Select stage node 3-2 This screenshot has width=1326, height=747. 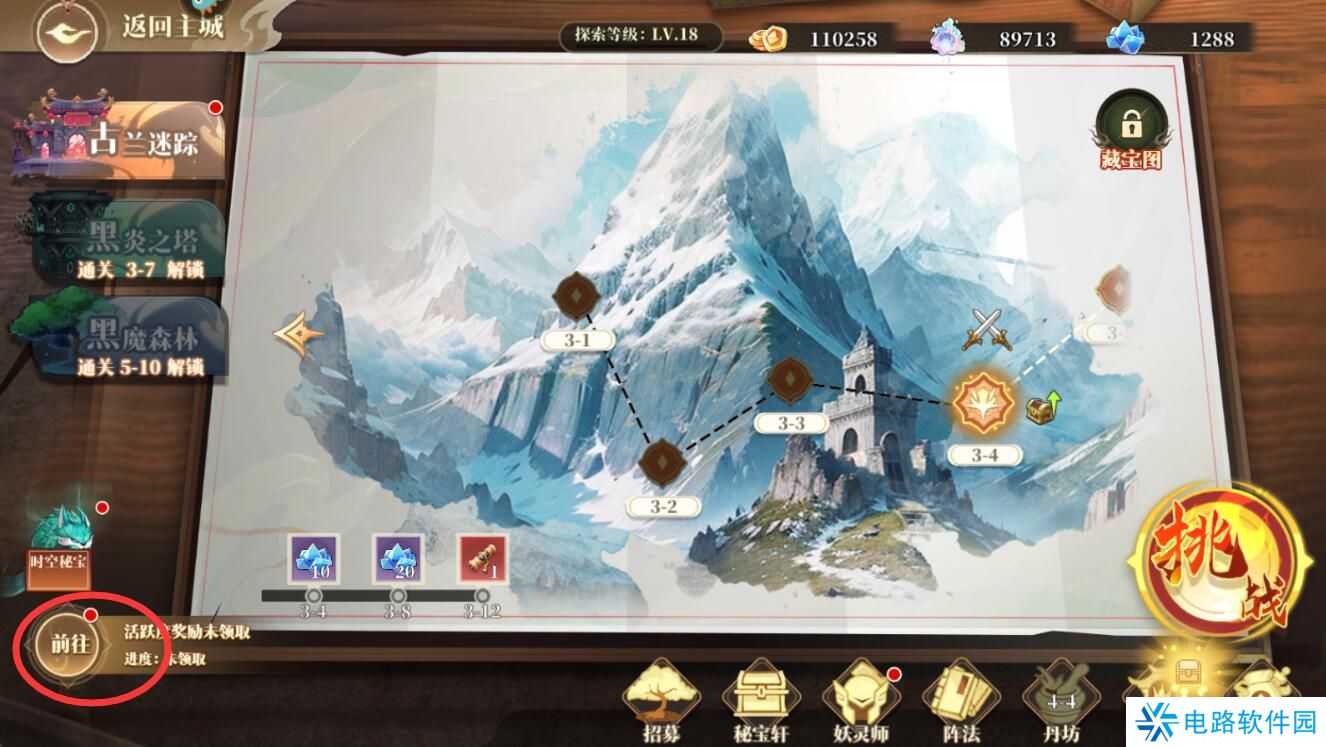click(x=662, y=461)
